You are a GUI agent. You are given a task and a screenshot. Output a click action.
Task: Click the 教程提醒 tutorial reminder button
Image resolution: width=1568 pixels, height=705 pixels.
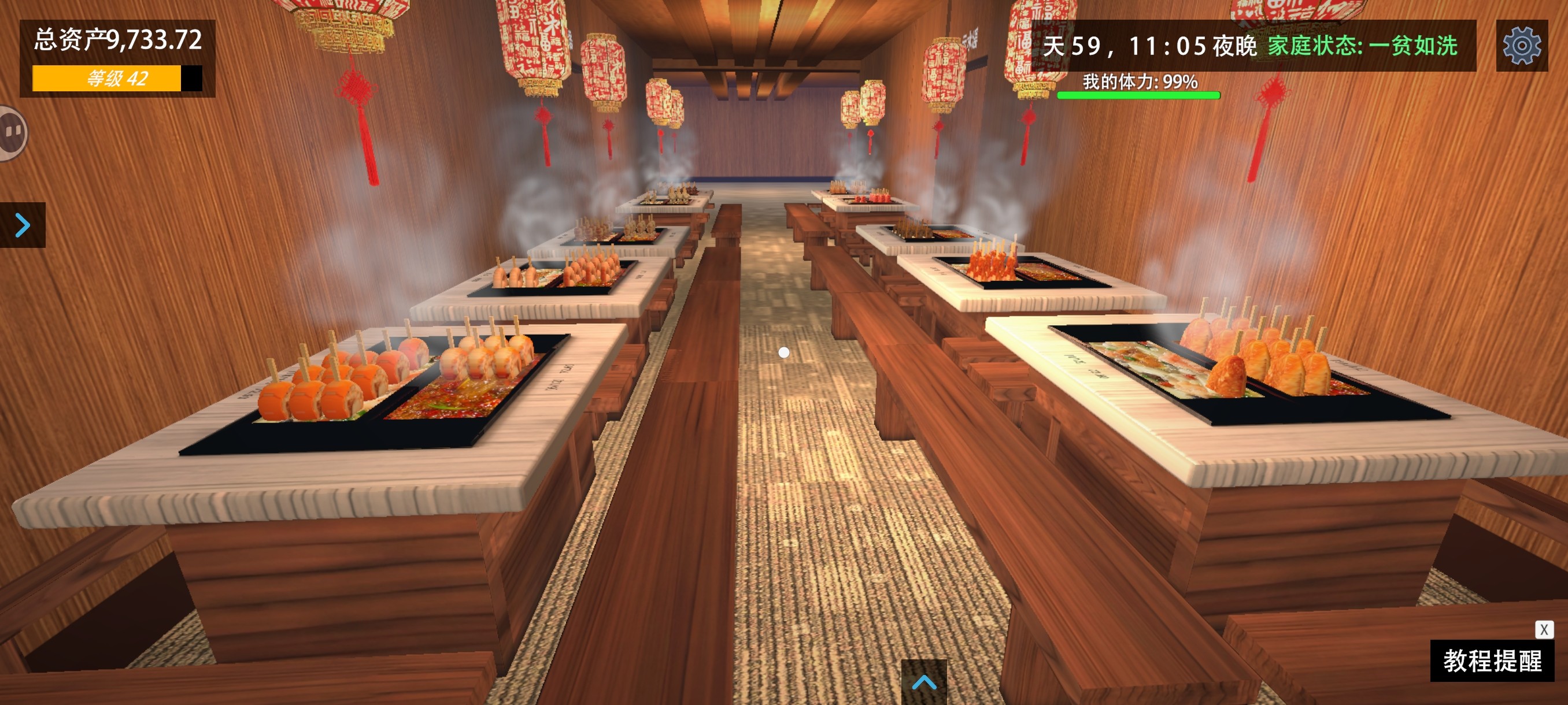[1492, 661]
